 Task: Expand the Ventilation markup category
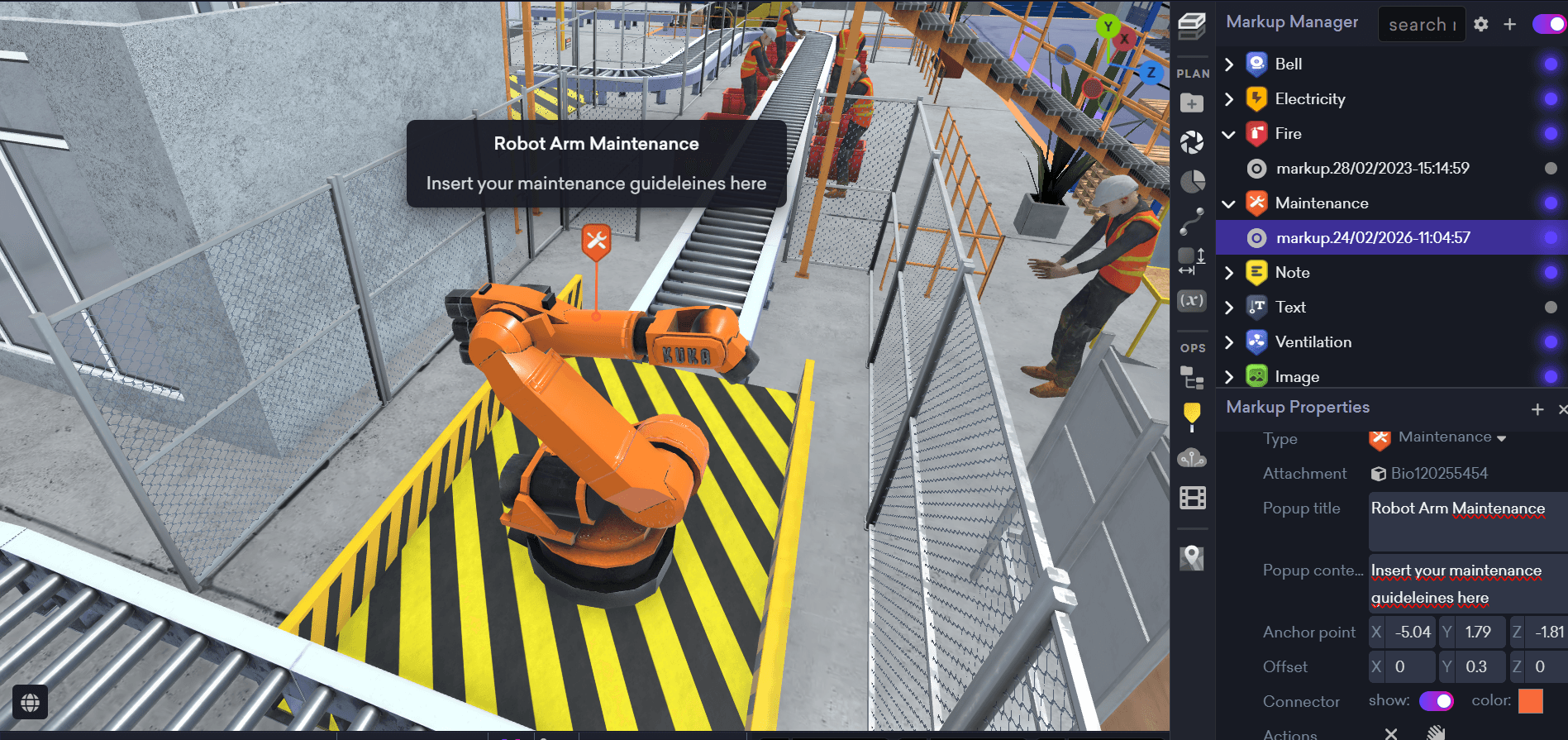[1228, 341]
